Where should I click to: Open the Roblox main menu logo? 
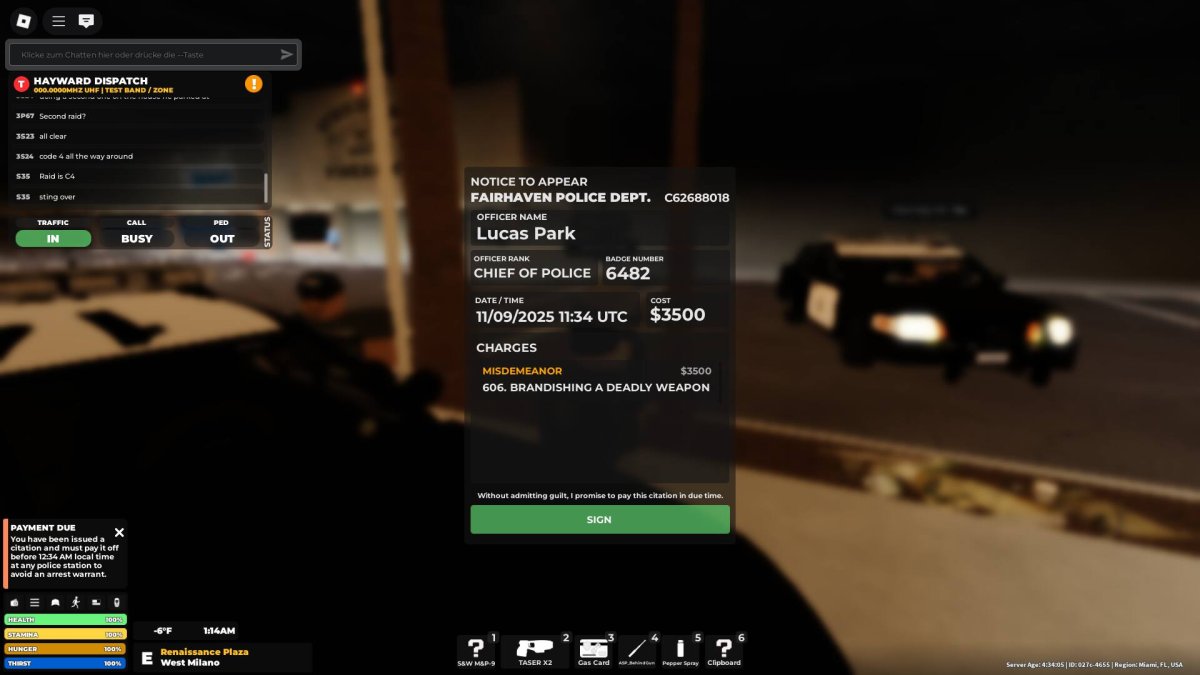[x=25, y=20]
